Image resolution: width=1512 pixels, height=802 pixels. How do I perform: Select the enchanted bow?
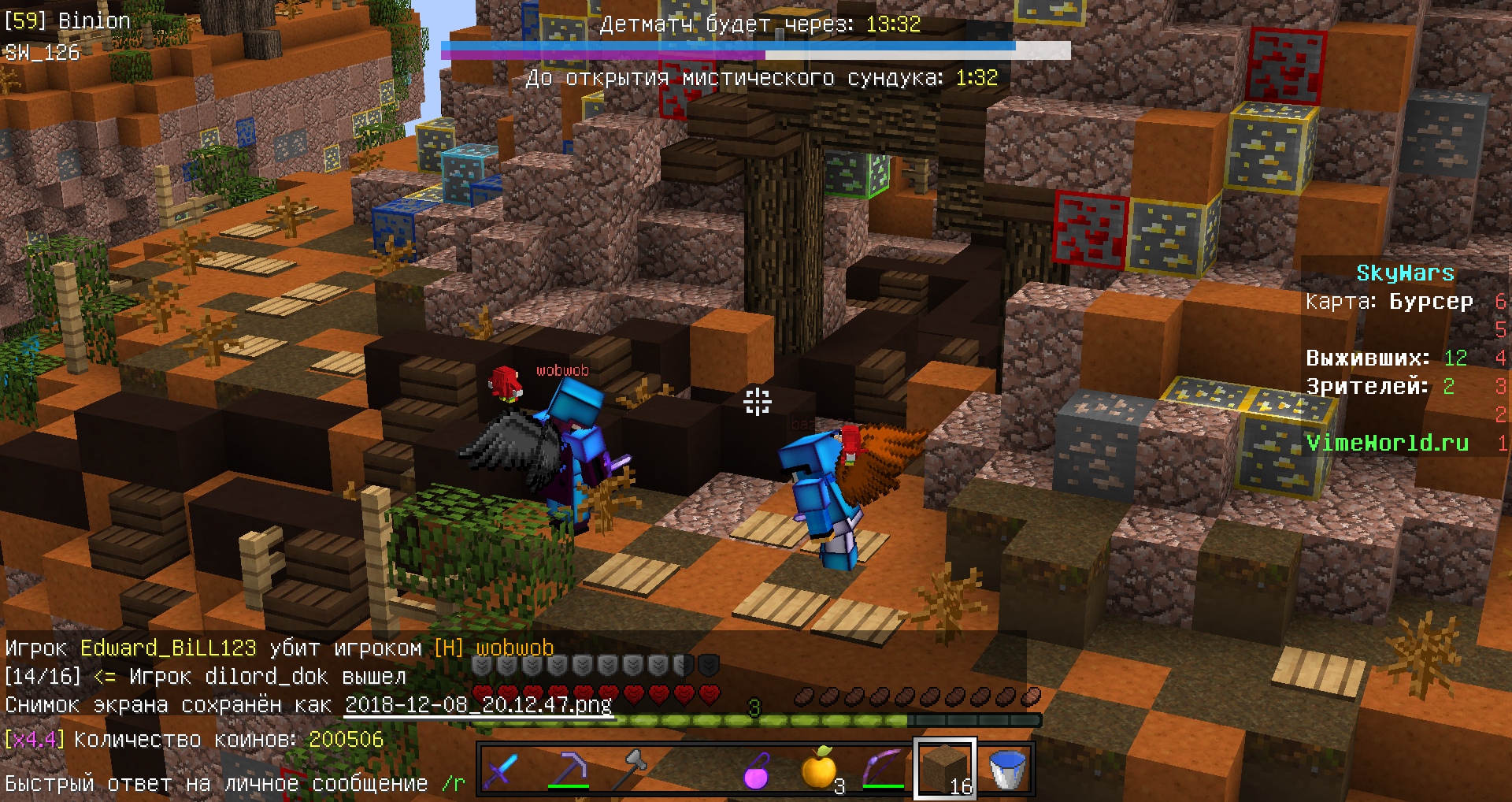click(x=882, y=768)
